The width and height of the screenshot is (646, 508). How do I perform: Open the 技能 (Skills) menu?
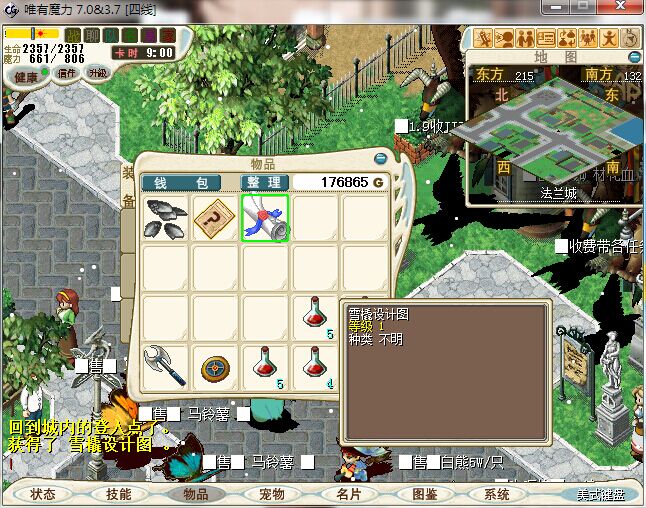[119, 494]
